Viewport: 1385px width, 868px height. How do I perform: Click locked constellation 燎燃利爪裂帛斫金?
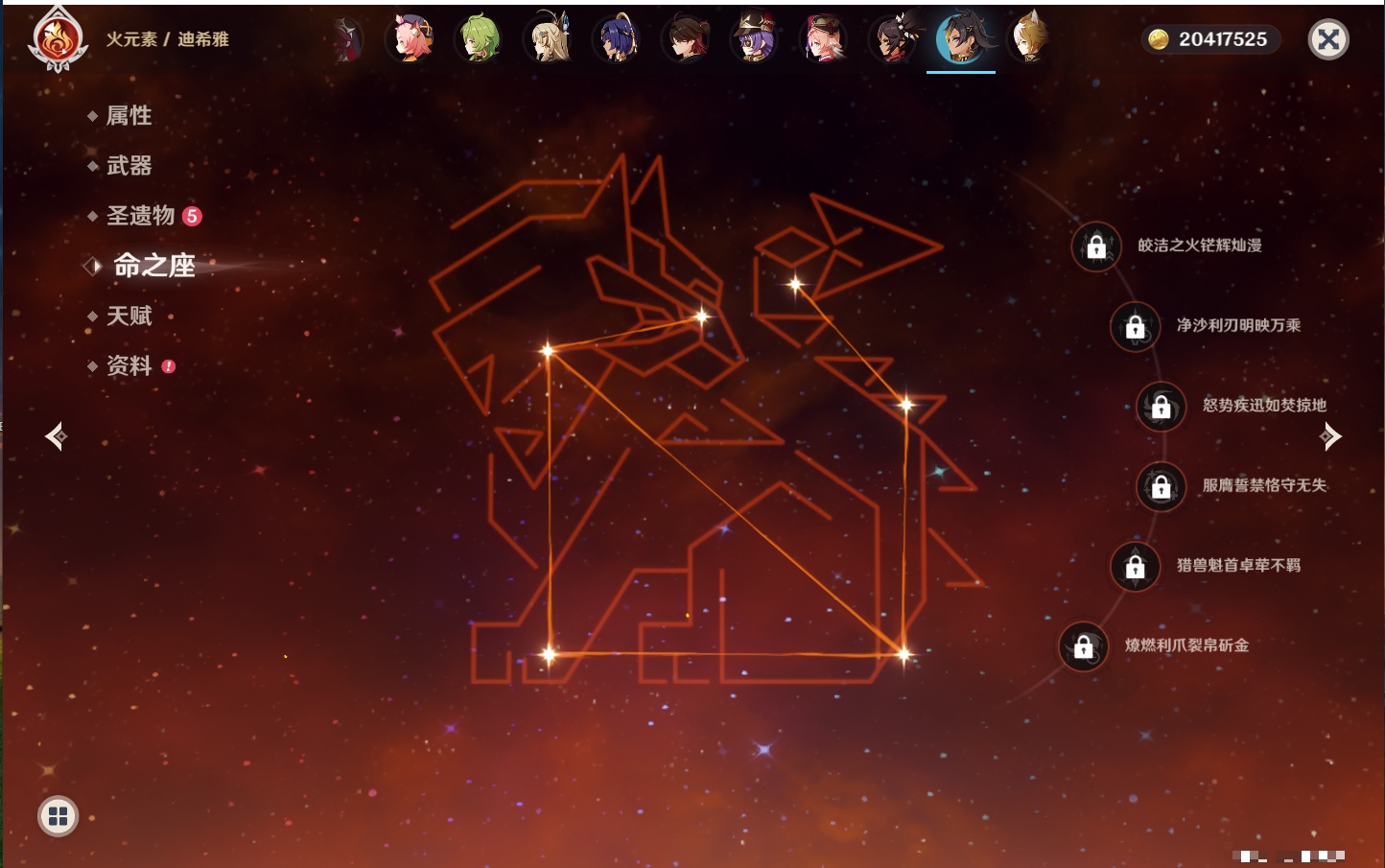pyautogui.click(x=1083, y=646)
